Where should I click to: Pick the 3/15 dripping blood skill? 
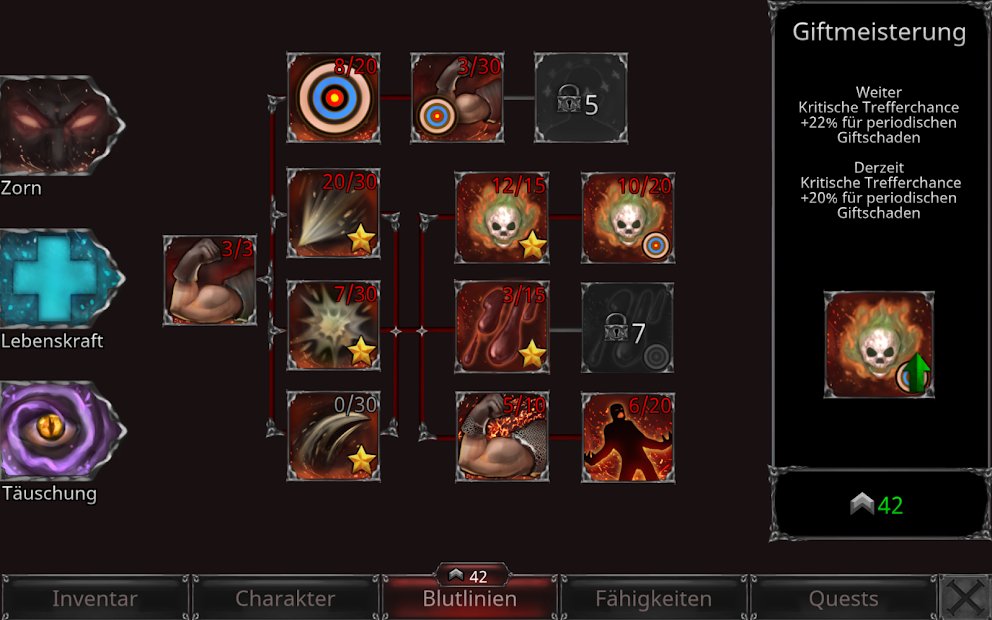click(x=502, y=326)
